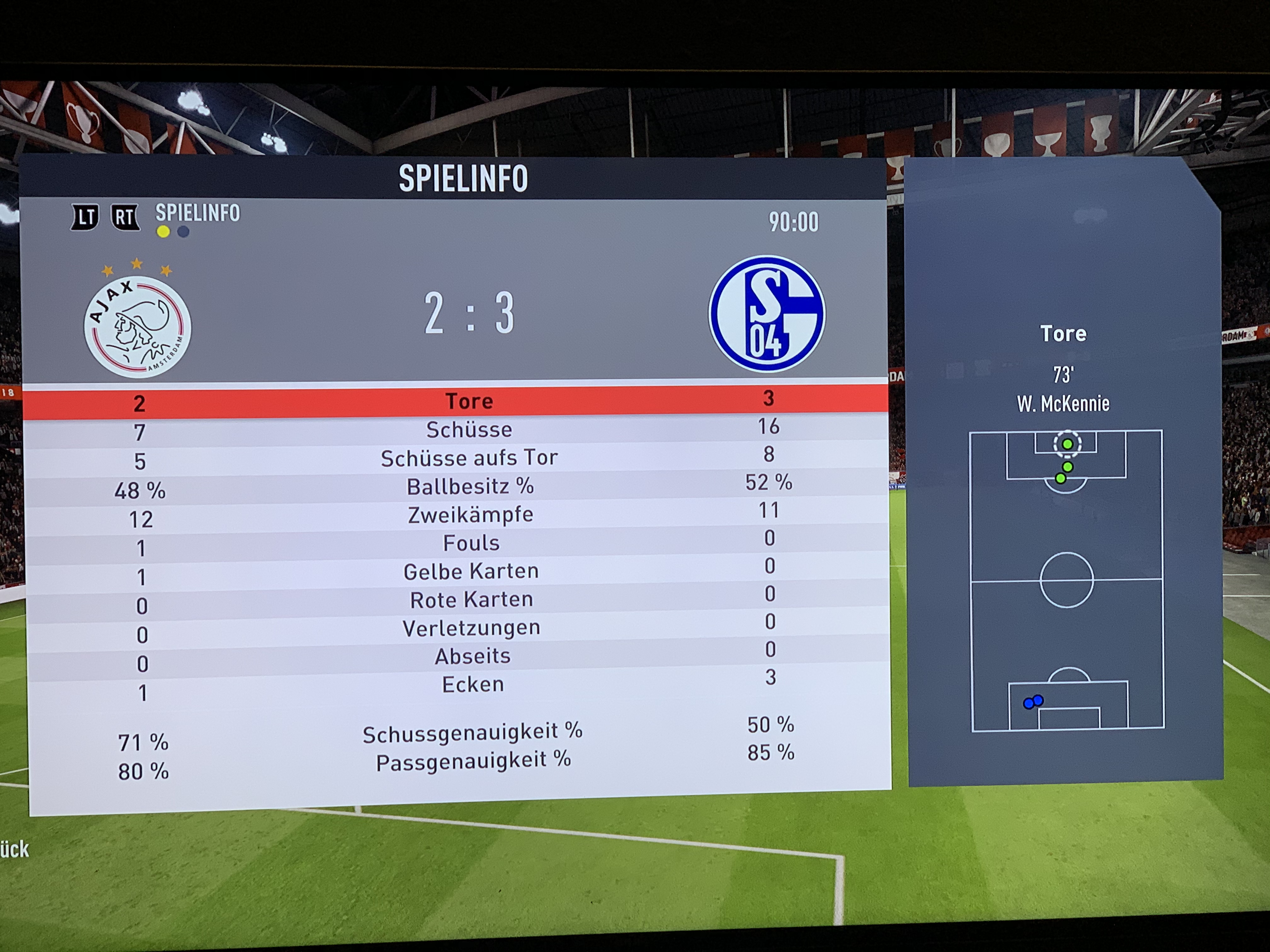Screen dimensions: 1270x952
Task: Select the Fouls stat row
Action: coord(471,543)
